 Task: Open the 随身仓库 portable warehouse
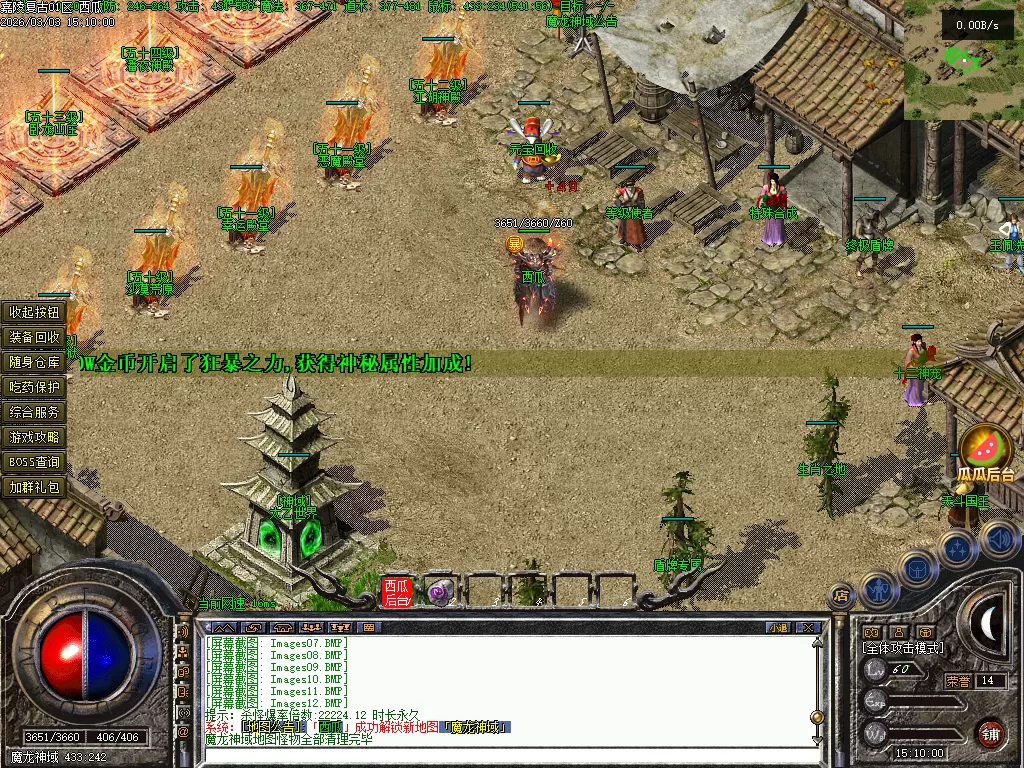click(35, 362)
